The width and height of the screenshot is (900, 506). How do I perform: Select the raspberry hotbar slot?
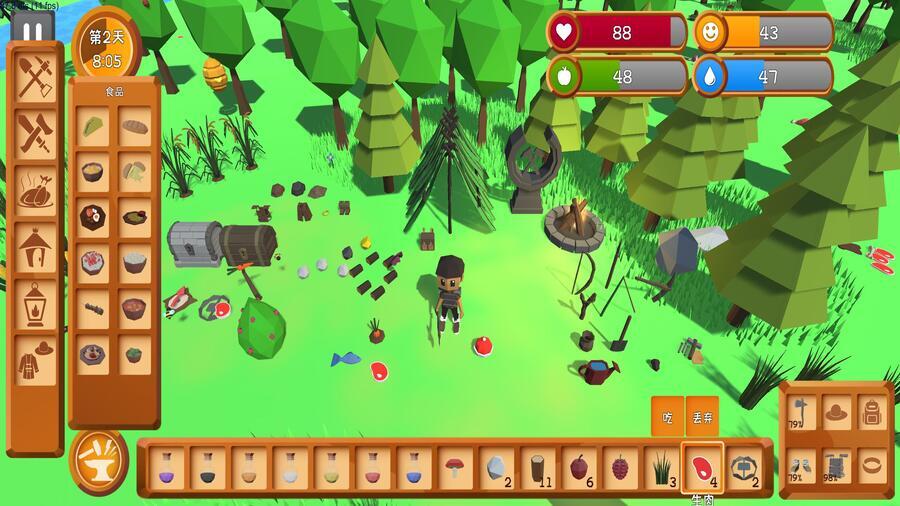pyautogui.click(x=620, y=467)
